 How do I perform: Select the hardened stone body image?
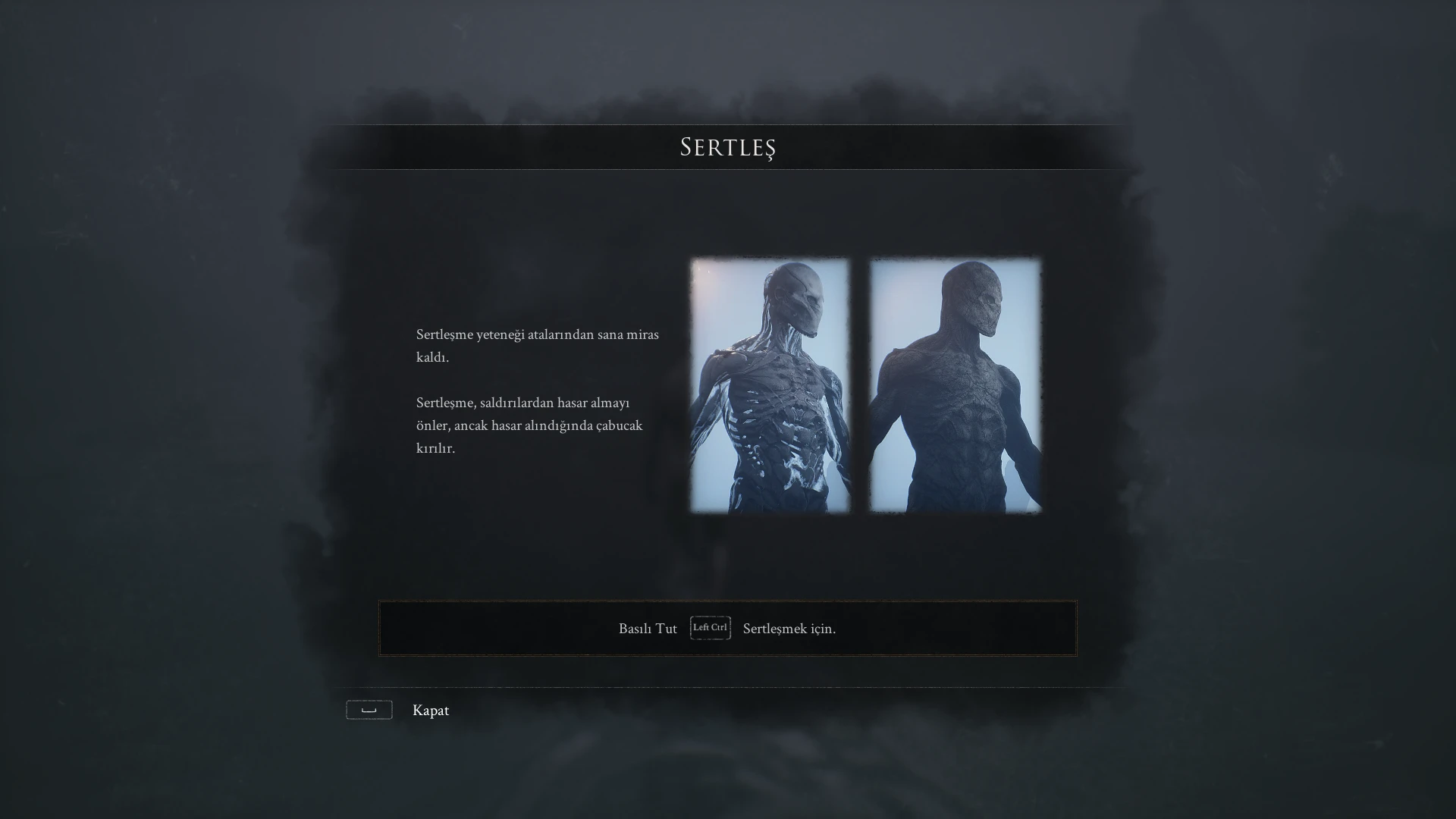point(955,385)
